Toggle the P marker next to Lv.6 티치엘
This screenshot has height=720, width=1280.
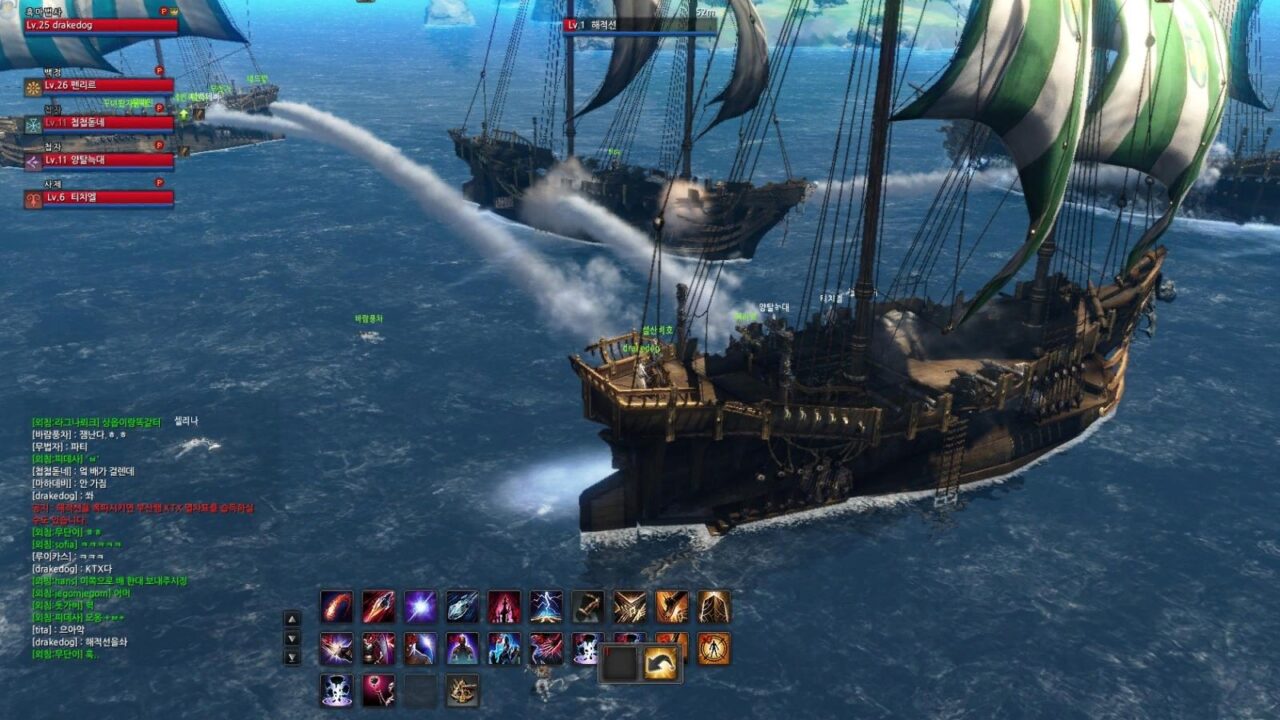coord(159,183)
